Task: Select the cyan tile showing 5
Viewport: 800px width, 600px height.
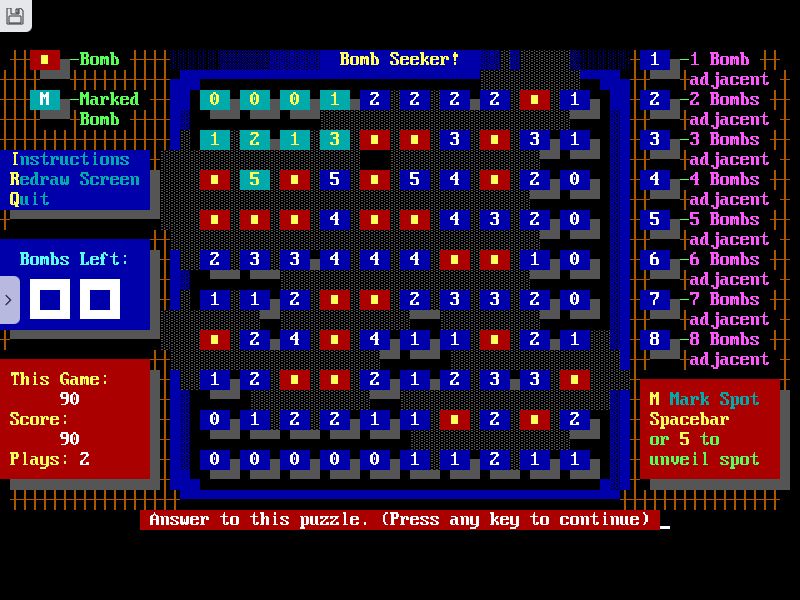Action: pos(254,179)
